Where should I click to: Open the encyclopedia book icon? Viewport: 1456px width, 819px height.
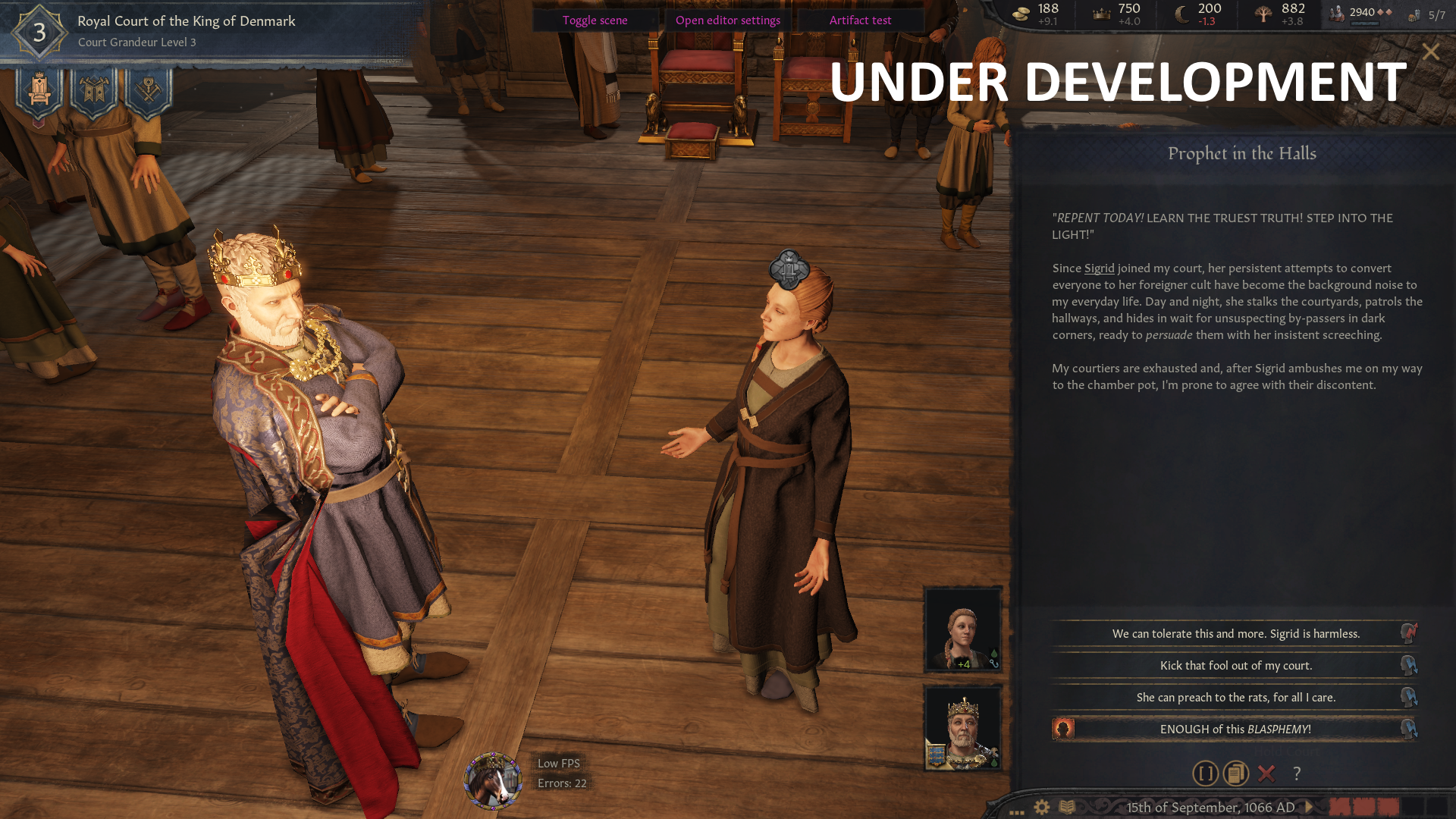1067,807
